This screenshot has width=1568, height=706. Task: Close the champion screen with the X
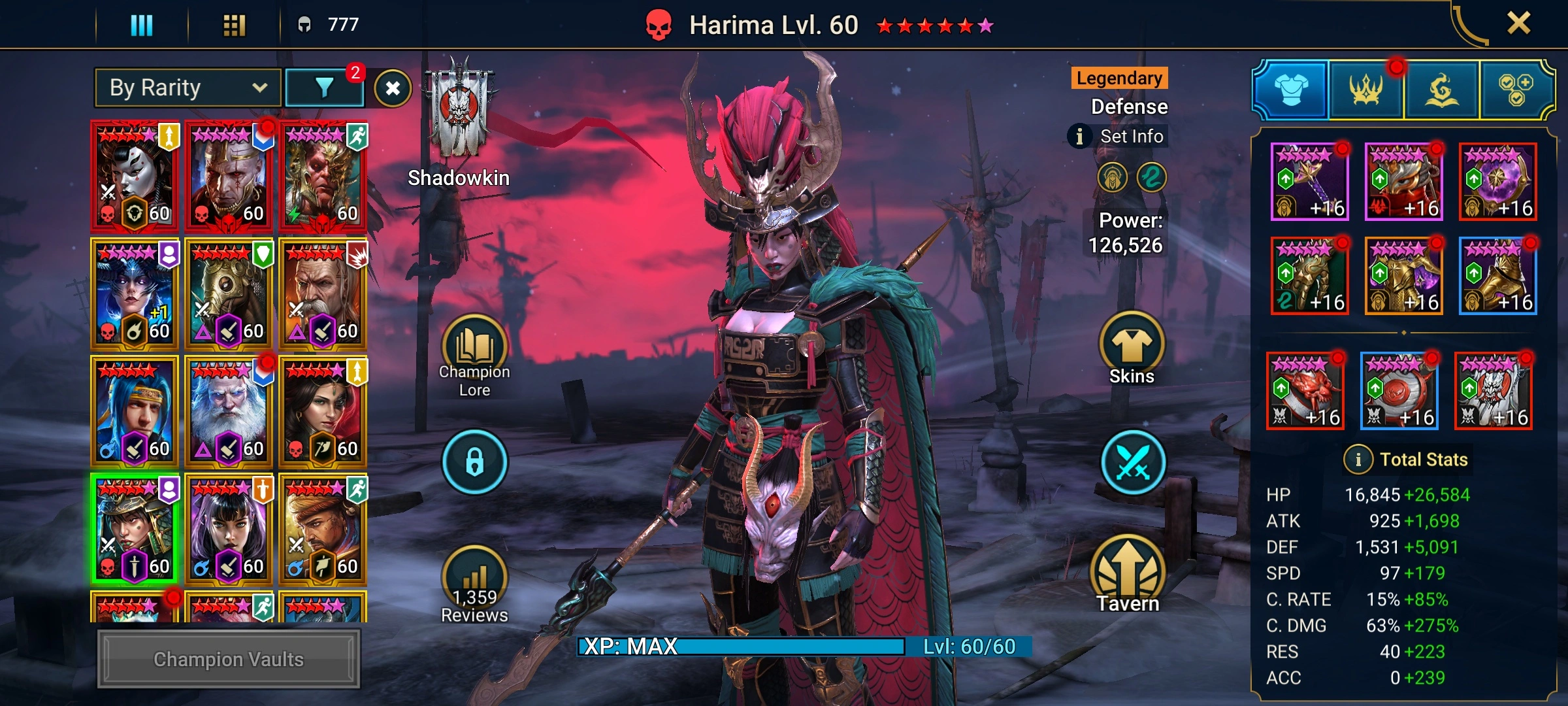[1518, 24]
